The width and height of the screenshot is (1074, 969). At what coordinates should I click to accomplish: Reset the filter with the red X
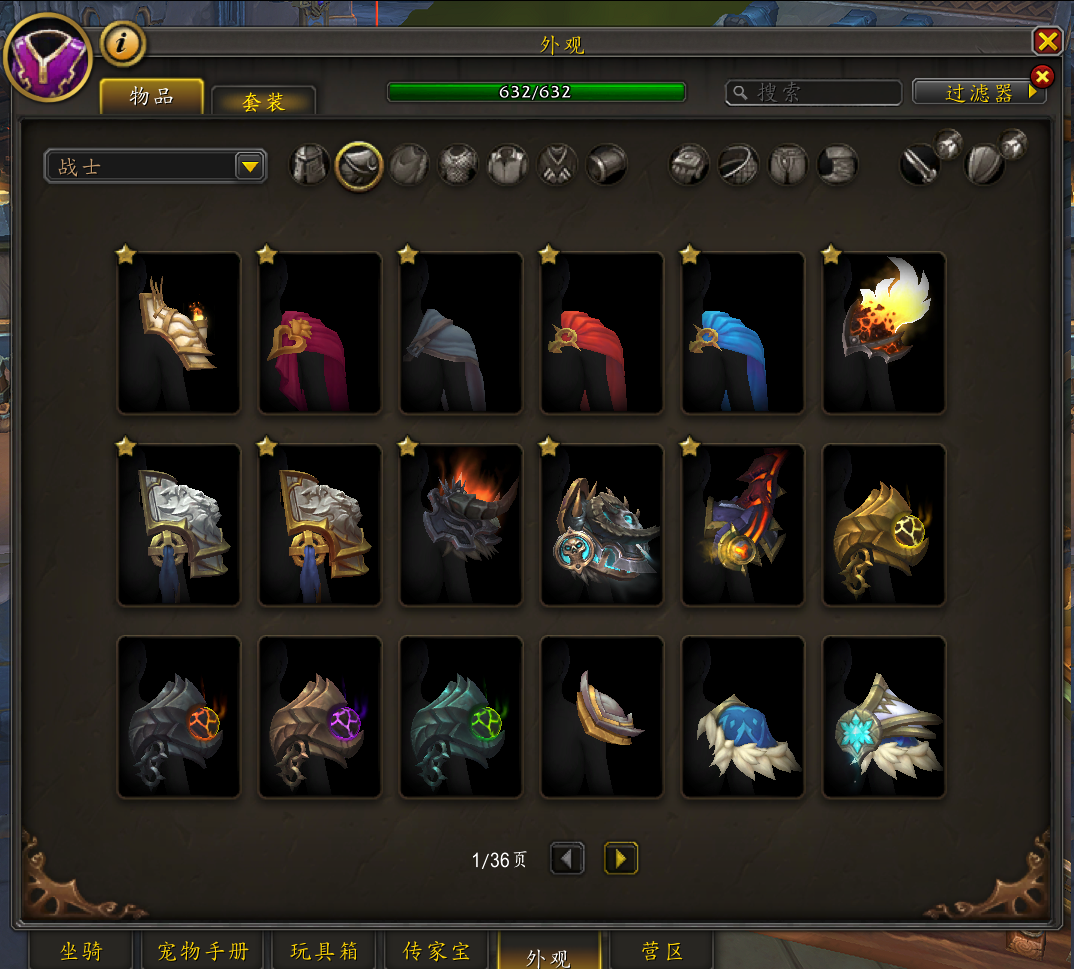(1042, 76)
